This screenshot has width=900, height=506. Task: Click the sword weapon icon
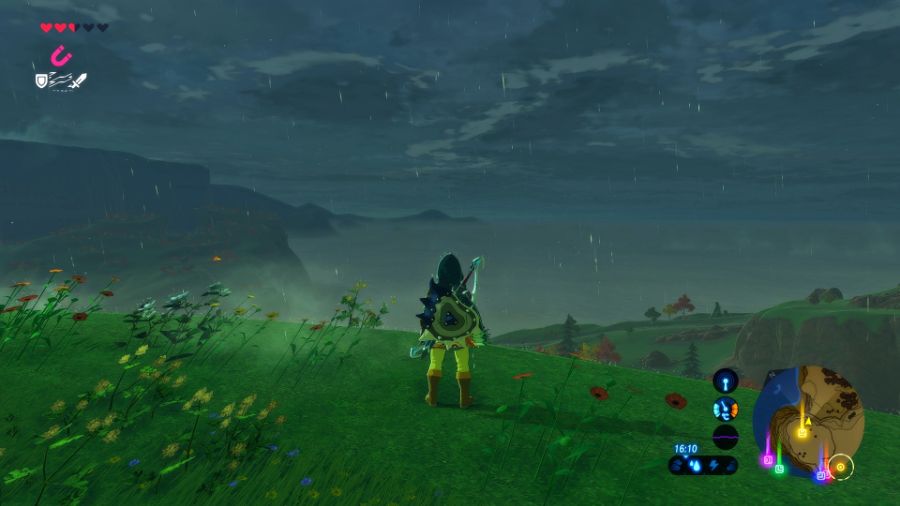[x=78, y=80]
